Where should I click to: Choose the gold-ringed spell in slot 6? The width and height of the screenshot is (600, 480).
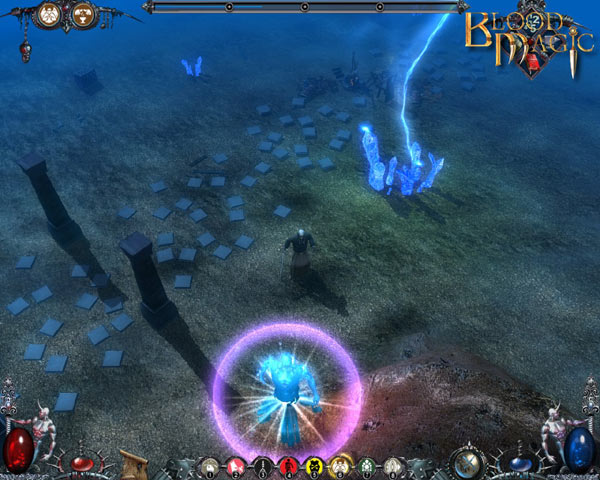click(340, 465)
